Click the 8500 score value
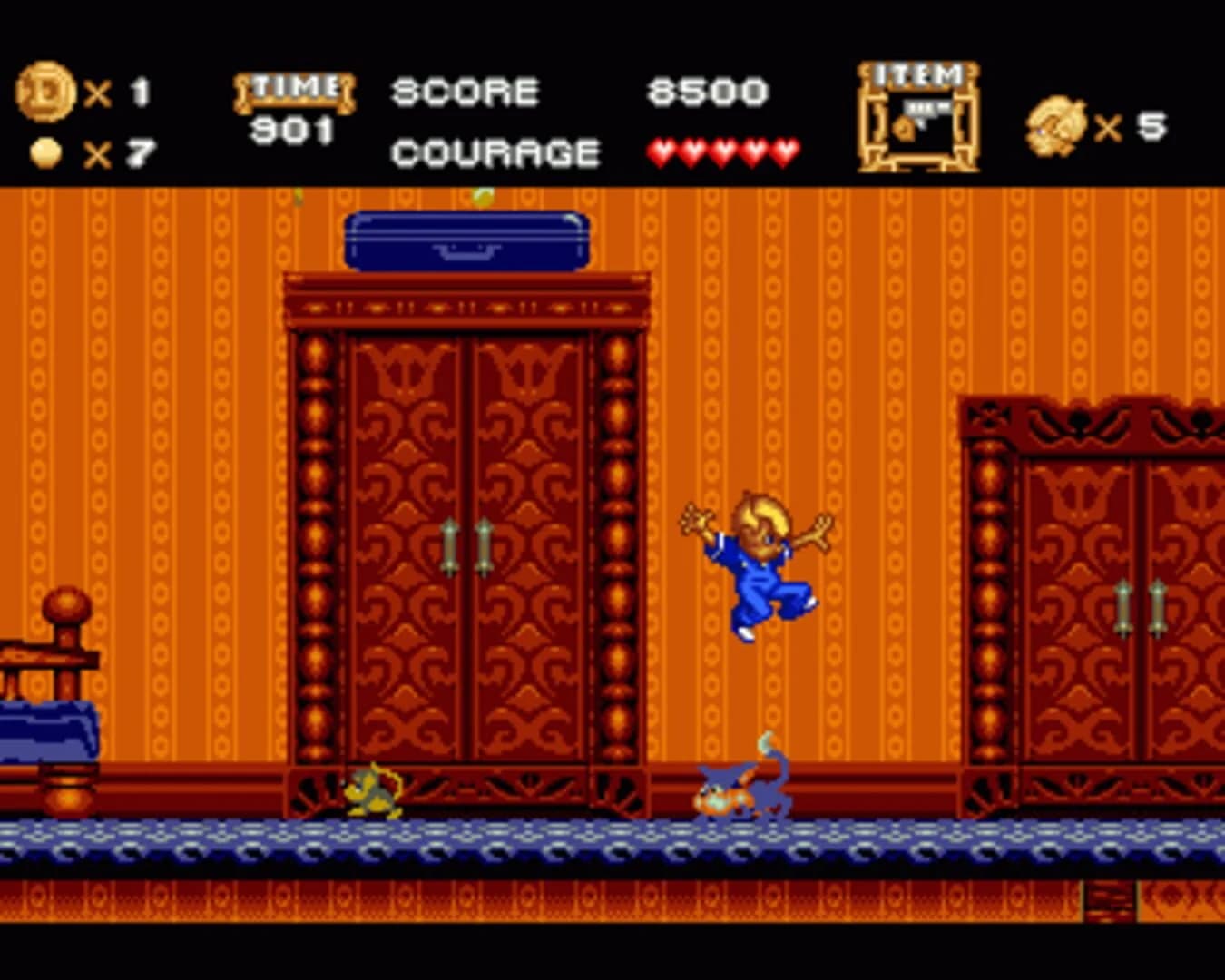This screenshot has height=980, width=1225. [705, 90]
